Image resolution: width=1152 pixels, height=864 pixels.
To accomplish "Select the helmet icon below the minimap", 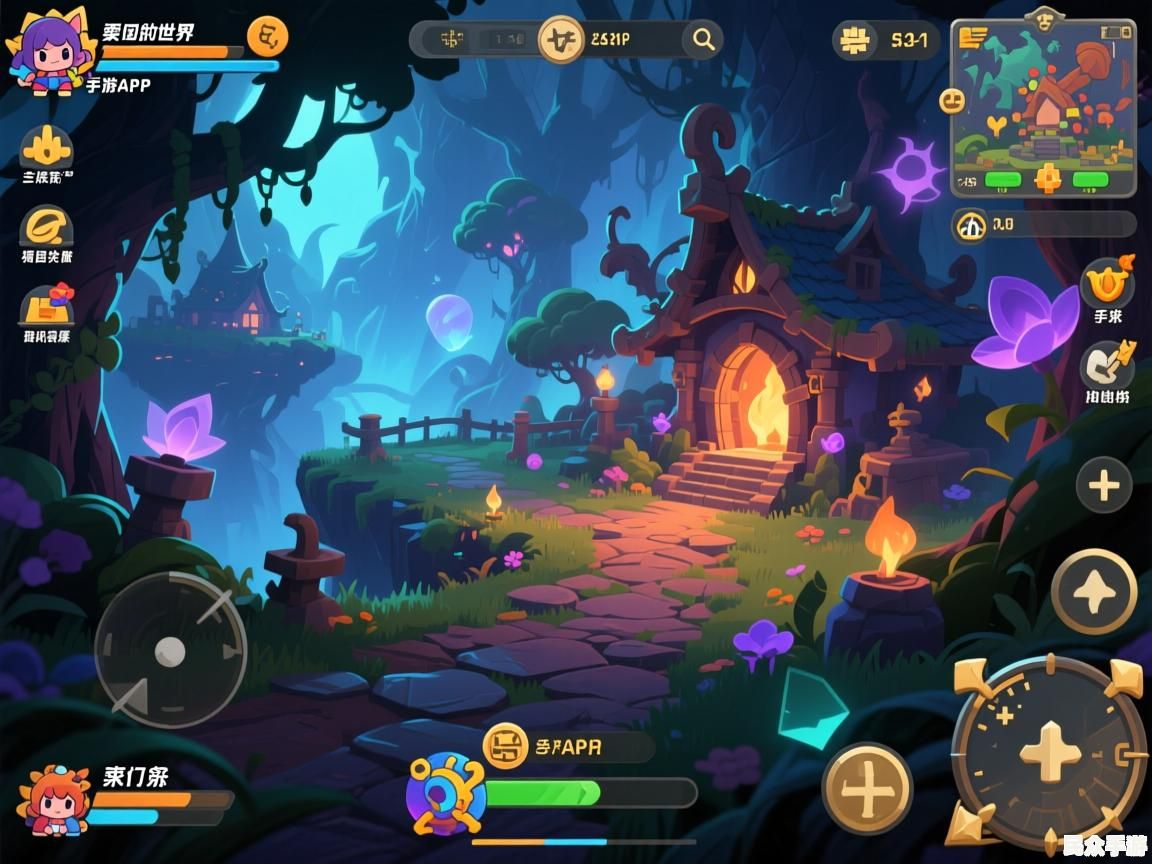I will click(971, 225).
